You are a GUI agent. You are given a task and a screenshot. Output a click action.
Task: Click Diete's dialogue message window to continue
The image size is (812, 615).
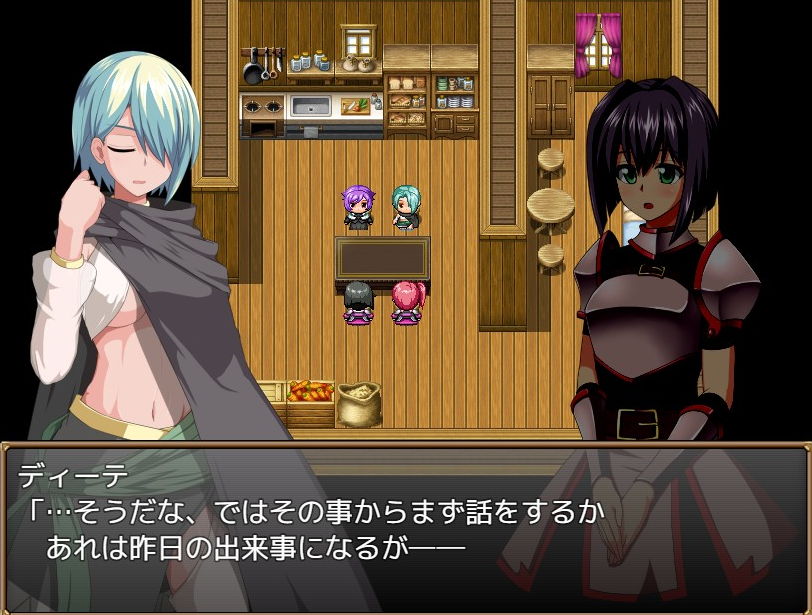(x=405, y=527)
